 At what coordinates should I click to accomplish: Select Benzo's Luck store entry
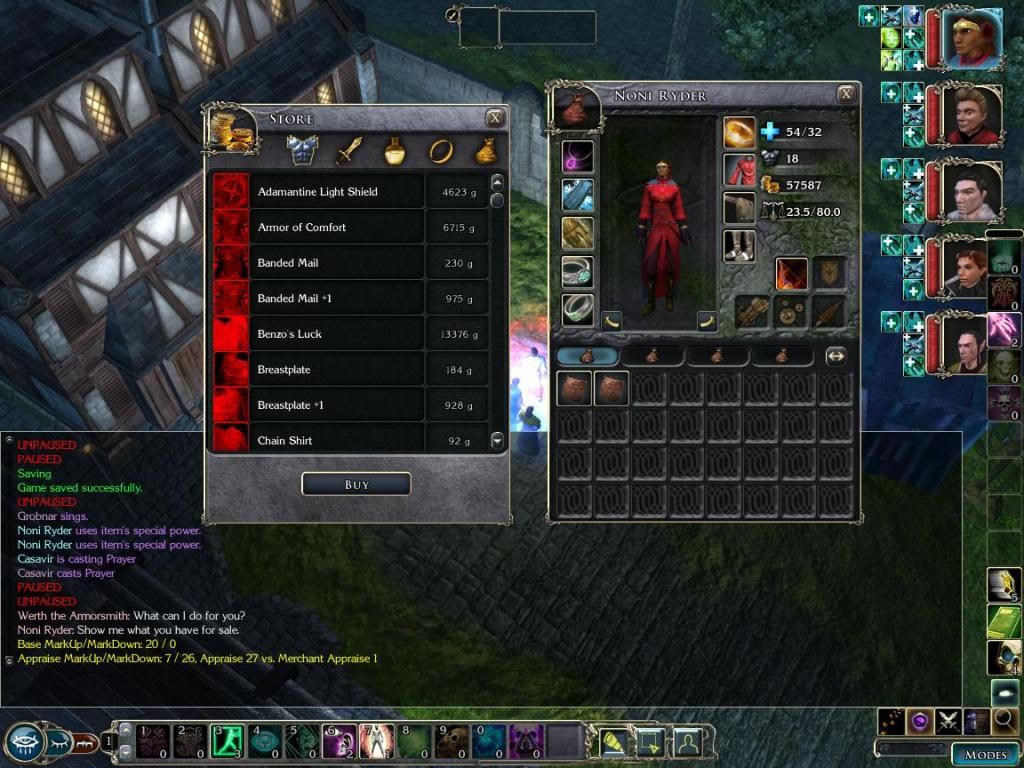click(290, 334)
